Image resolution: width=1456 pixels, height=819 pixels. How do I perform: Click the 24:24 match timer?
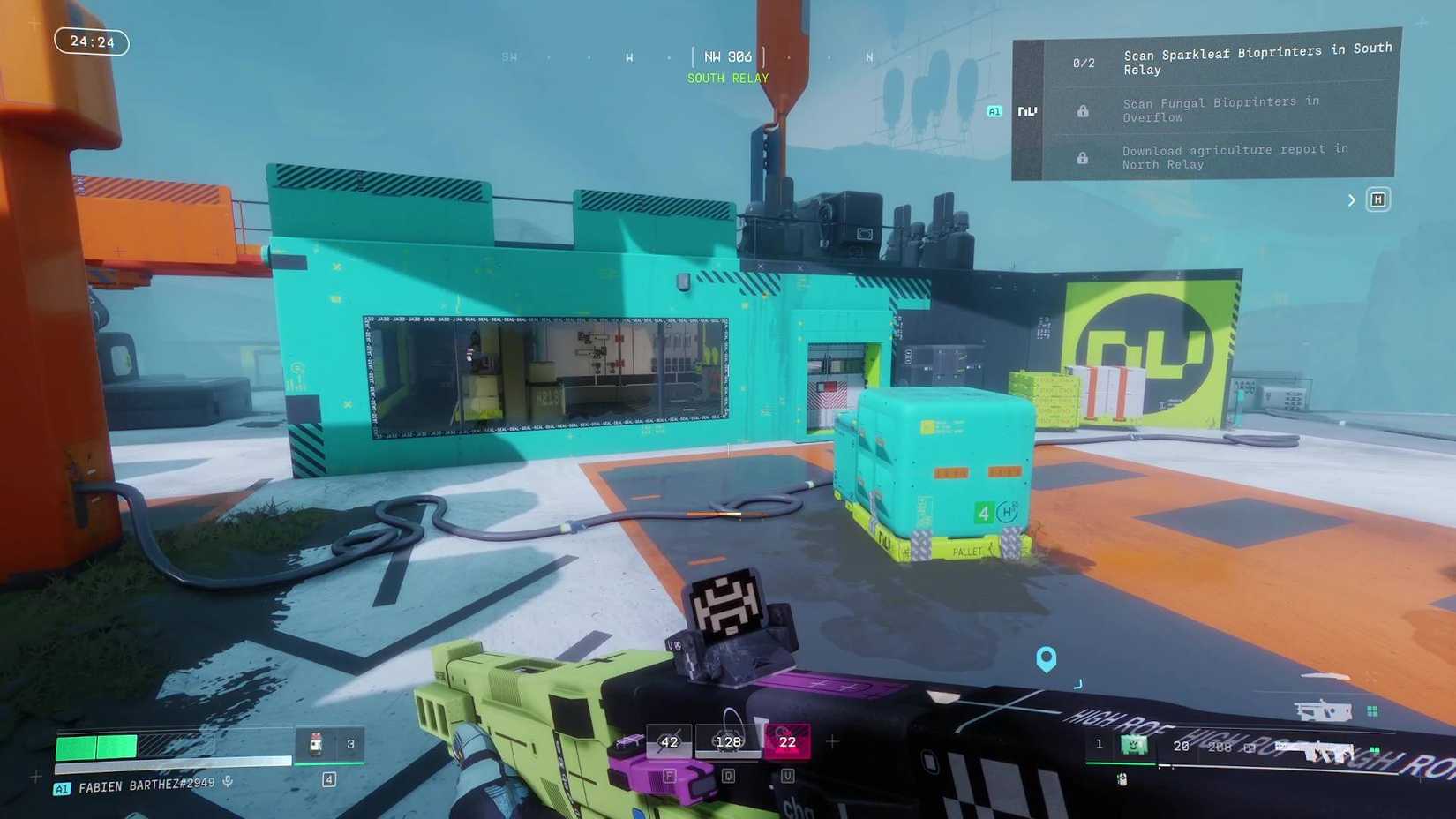(x=91, y=41)
